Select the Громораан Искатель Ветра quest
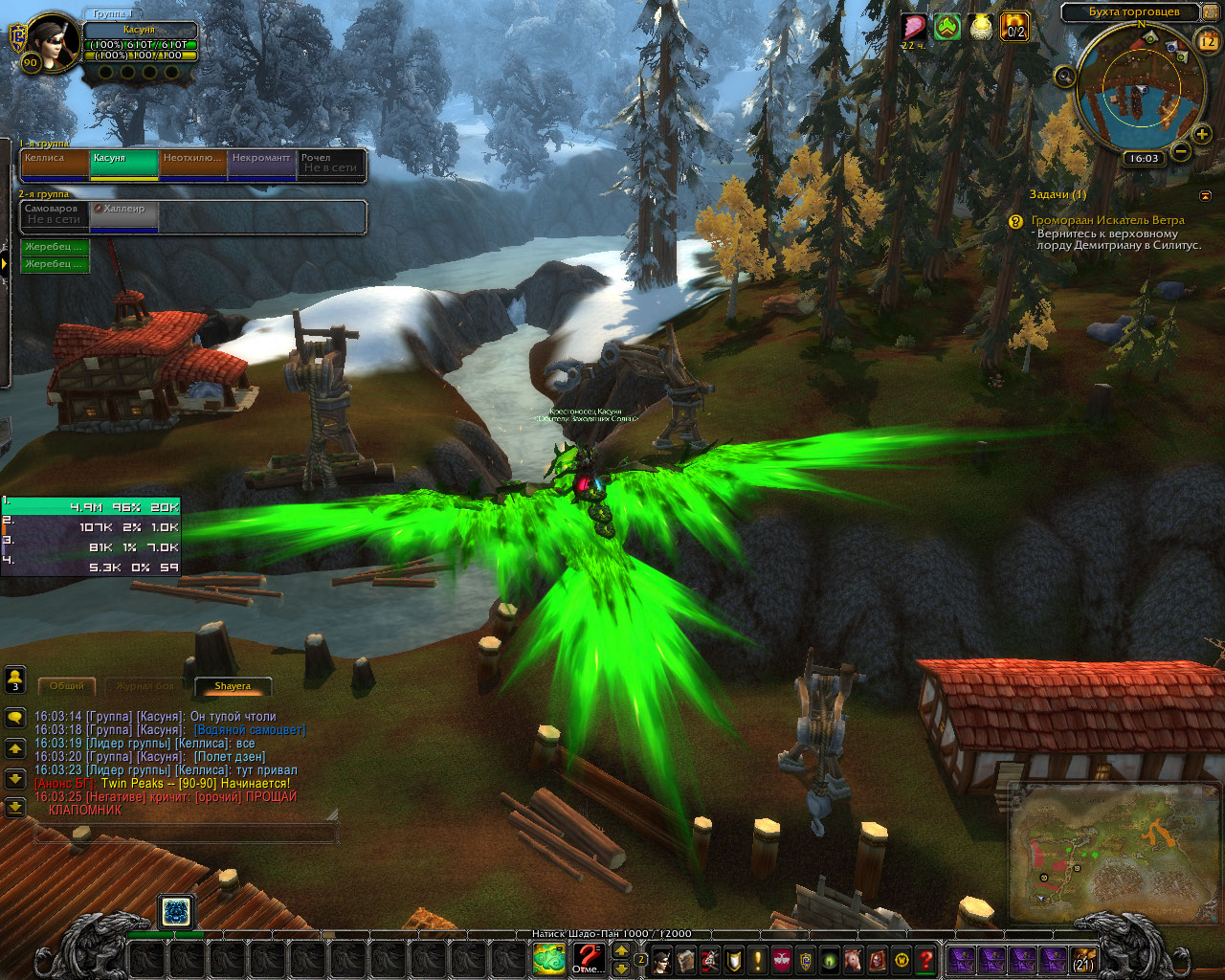Image resolution: width=1225 pixels, height=980 pixels. [1107, 220]
